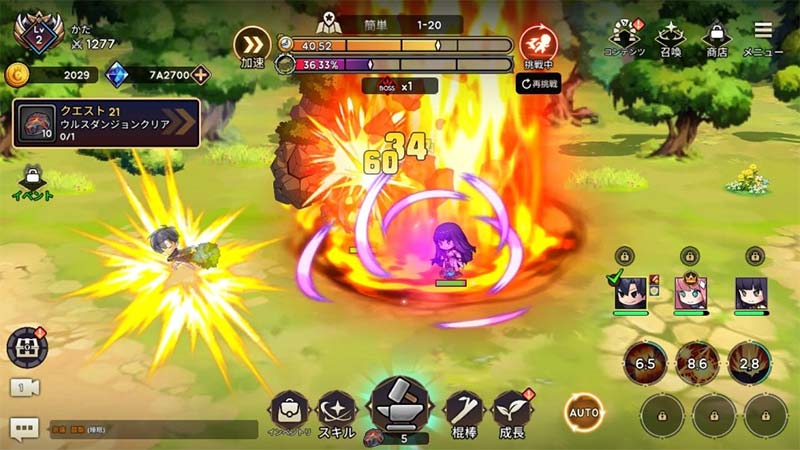Select the pink-haired crowned party member portrait

(689, 292)
